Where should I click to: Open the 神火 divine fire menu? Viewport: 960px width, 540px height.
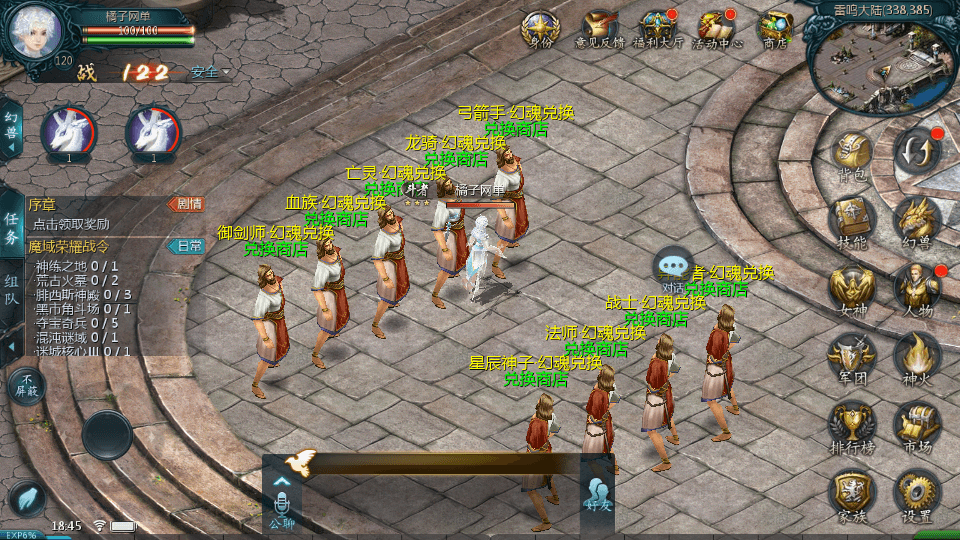[916, 356]
